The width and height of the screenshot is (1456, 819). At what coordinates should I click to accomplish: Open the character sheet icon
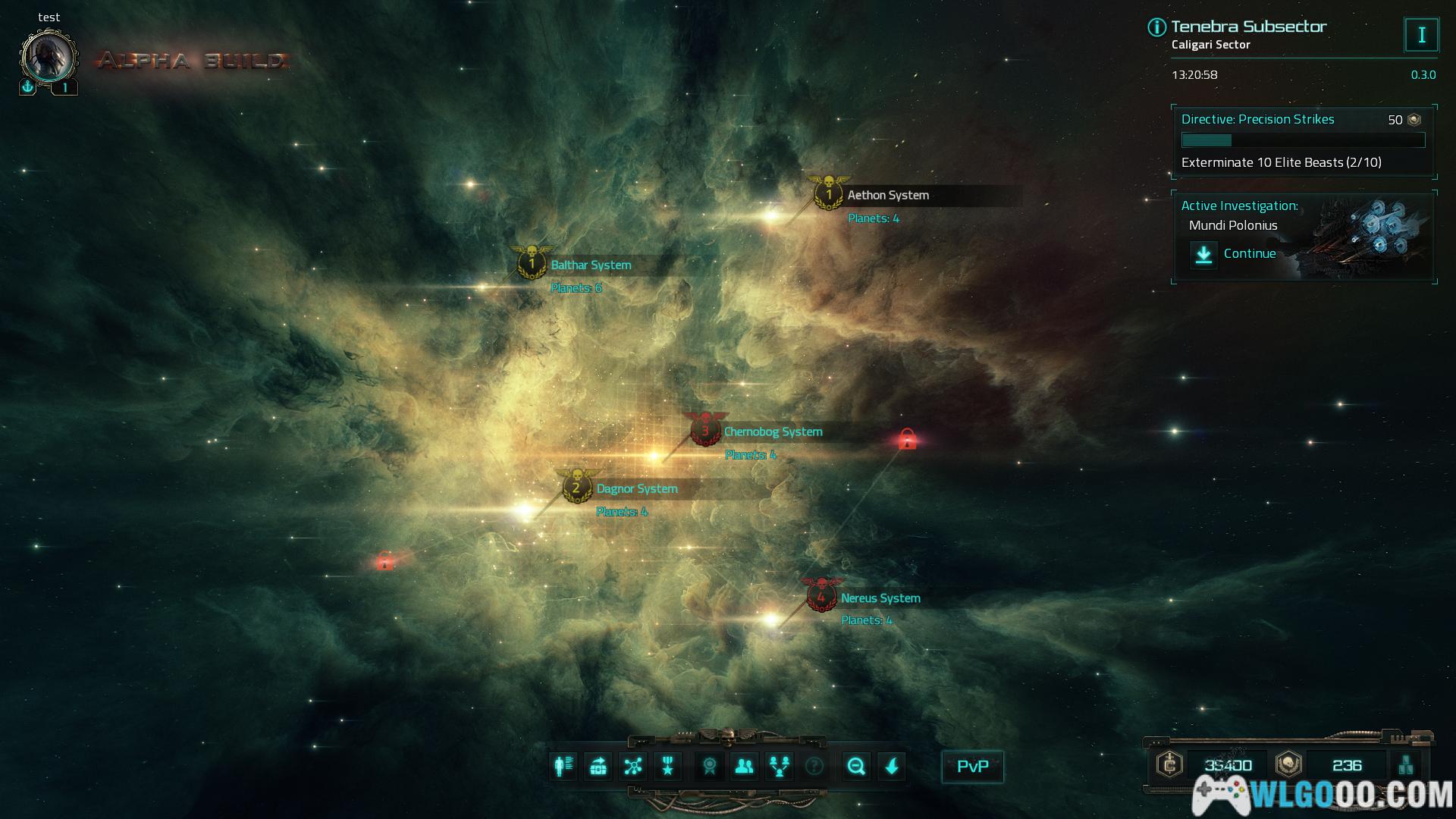click(x=563, y=767)
